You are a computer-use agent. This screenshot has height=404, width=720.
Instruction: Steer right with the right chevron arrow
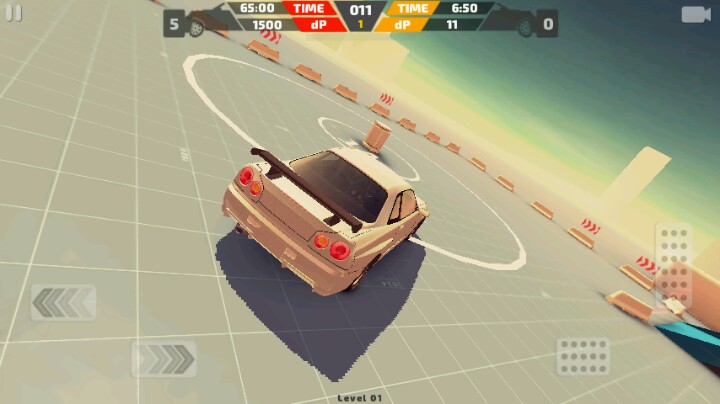(164, 359)
